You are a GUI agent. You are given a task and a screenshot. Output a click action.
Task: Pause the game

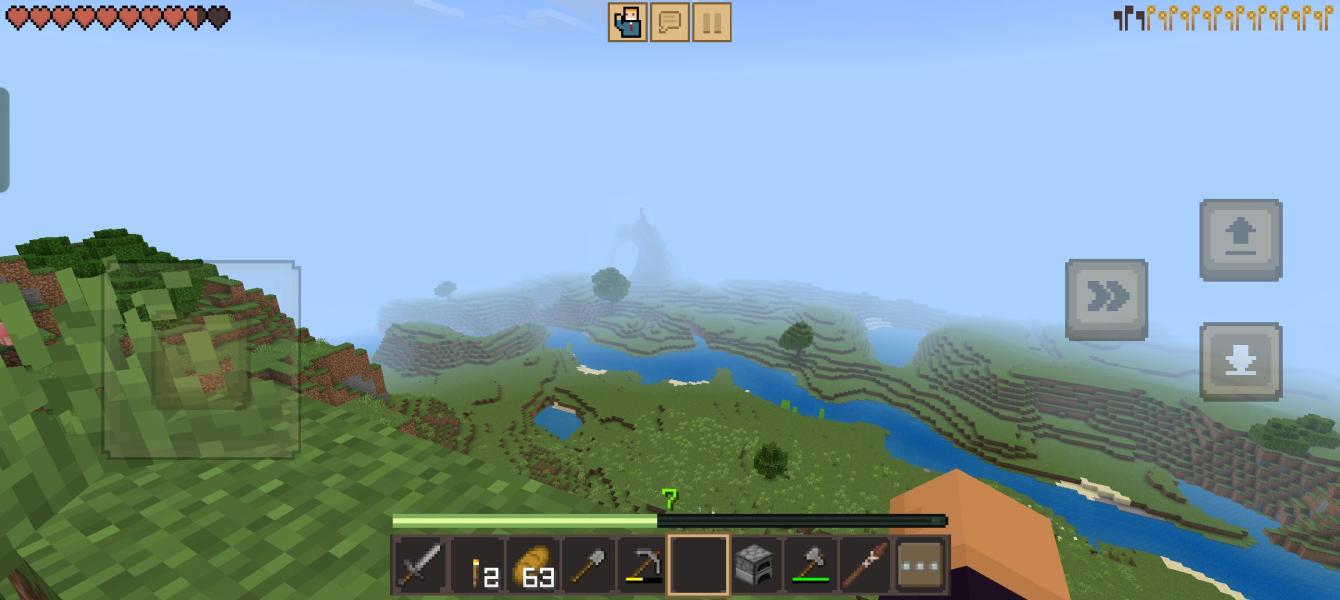[x=711, y=22]
